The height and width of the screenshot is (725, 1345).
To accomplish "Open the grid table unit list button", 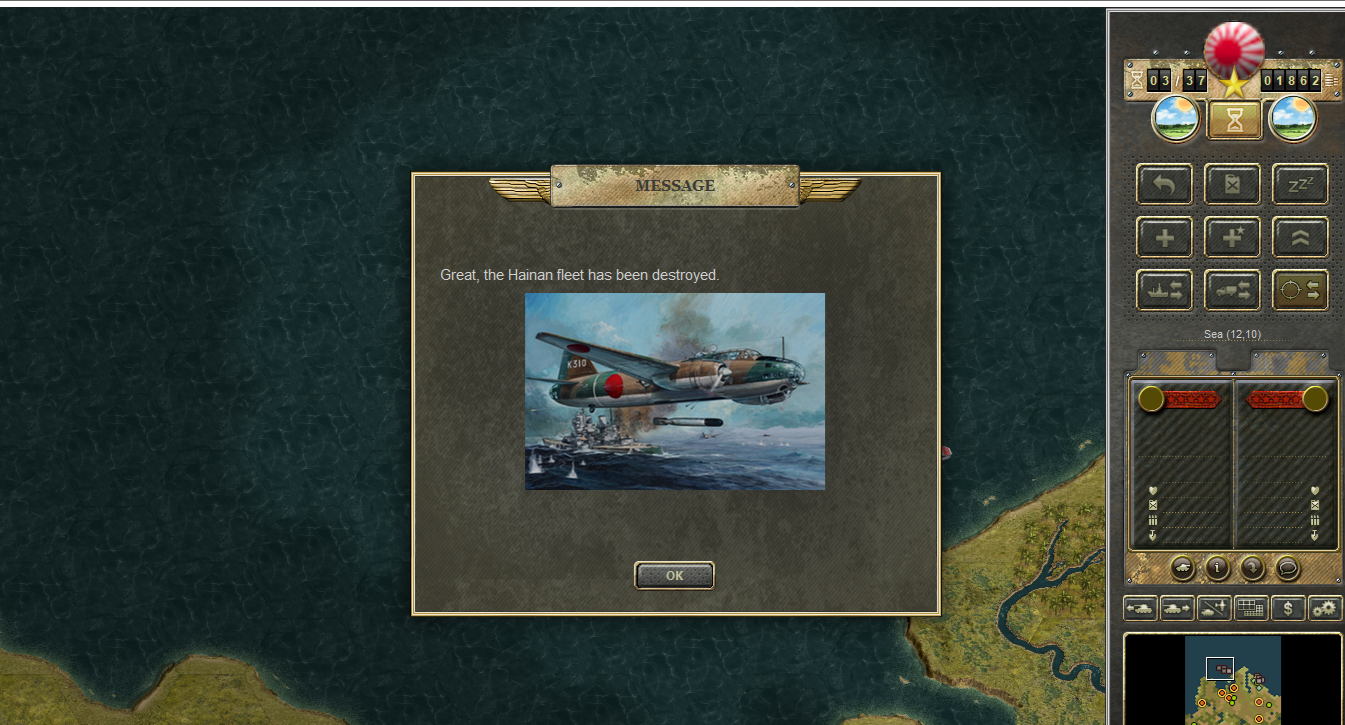I will coord(1251,607).
